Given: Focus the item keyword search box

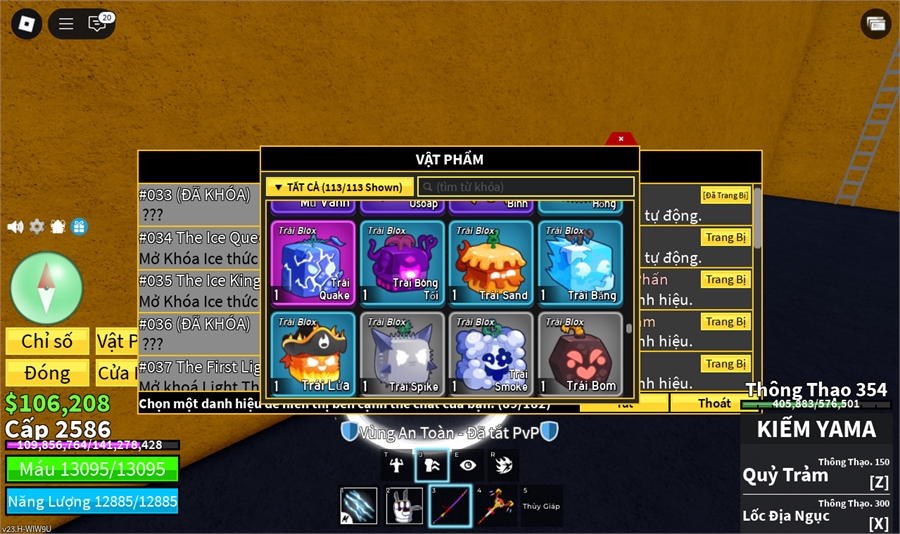Looking at the screenshot, I should pos(526,187).
